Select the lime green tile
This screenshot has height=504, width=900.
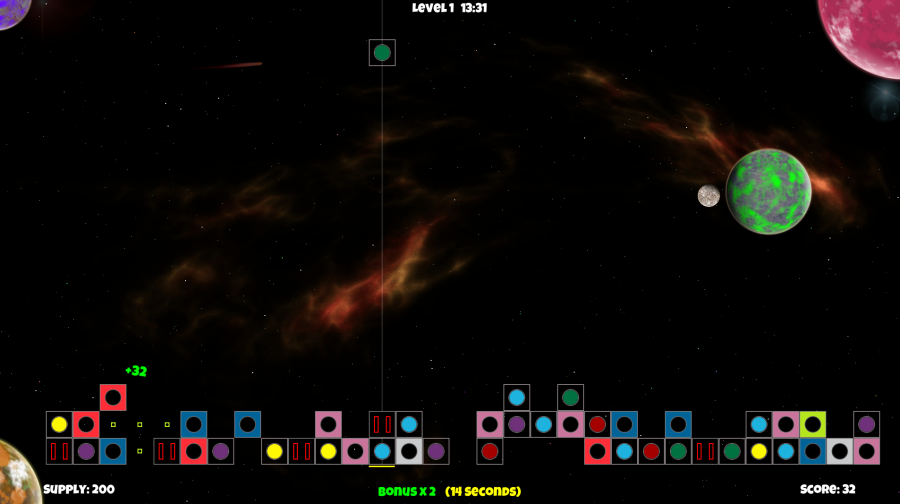pyautogui.click(x=812, y=424)
